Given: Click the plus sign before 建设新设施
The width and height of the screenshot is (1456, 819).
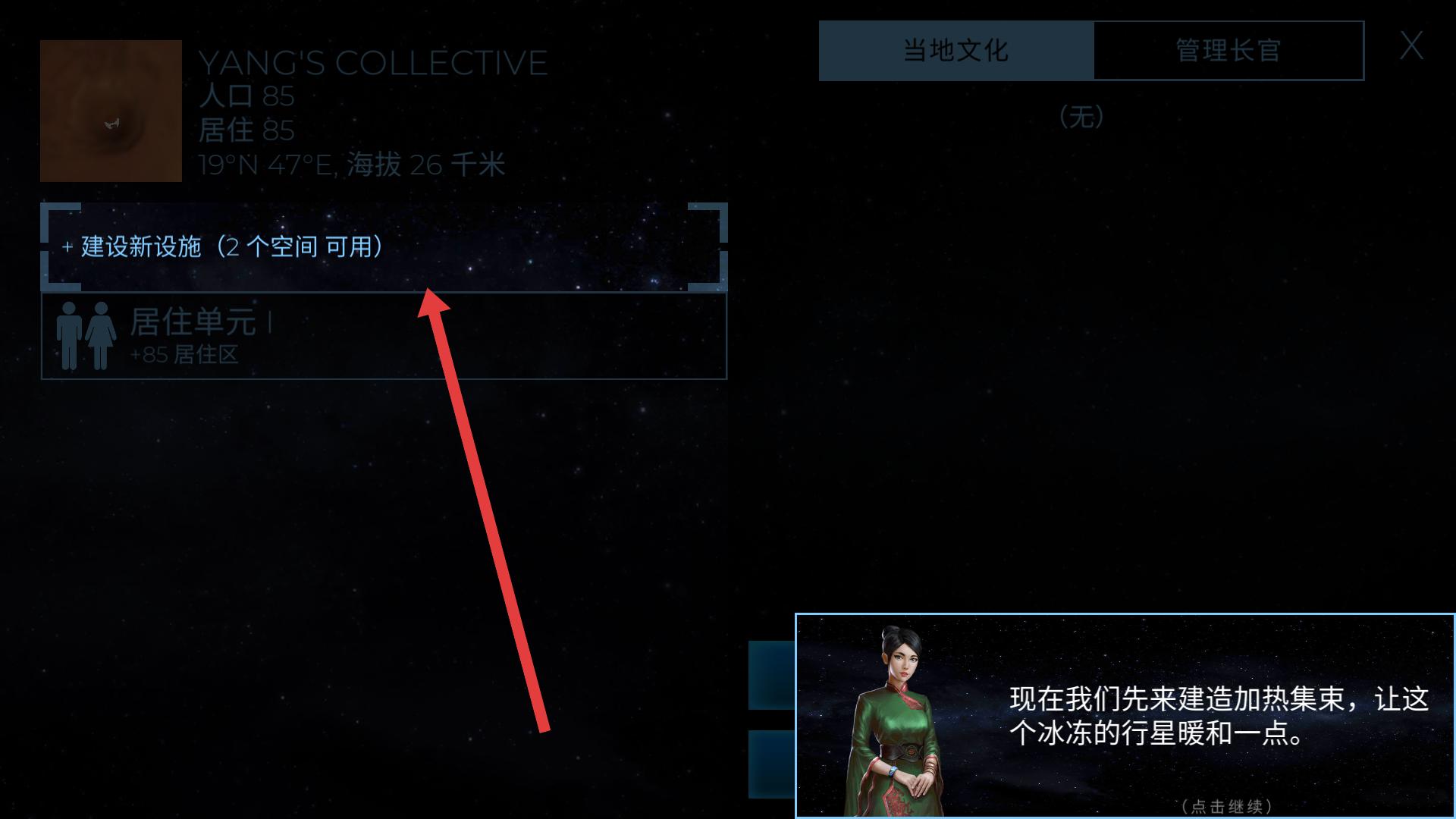Looking at the screenshot, I should 65,247.
